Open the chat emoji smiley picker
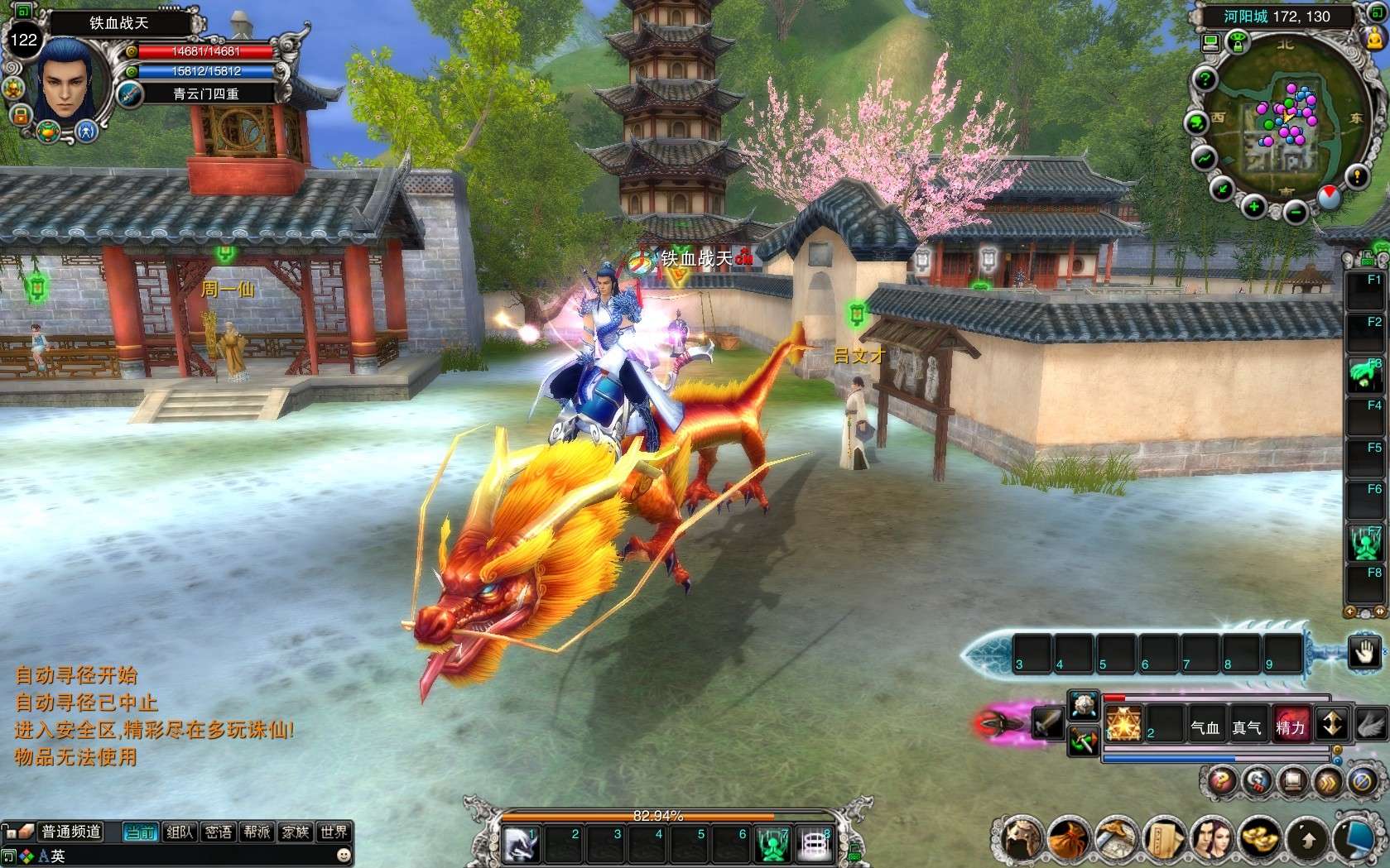This screenshot has height=868, width=1390. [344, 855]
